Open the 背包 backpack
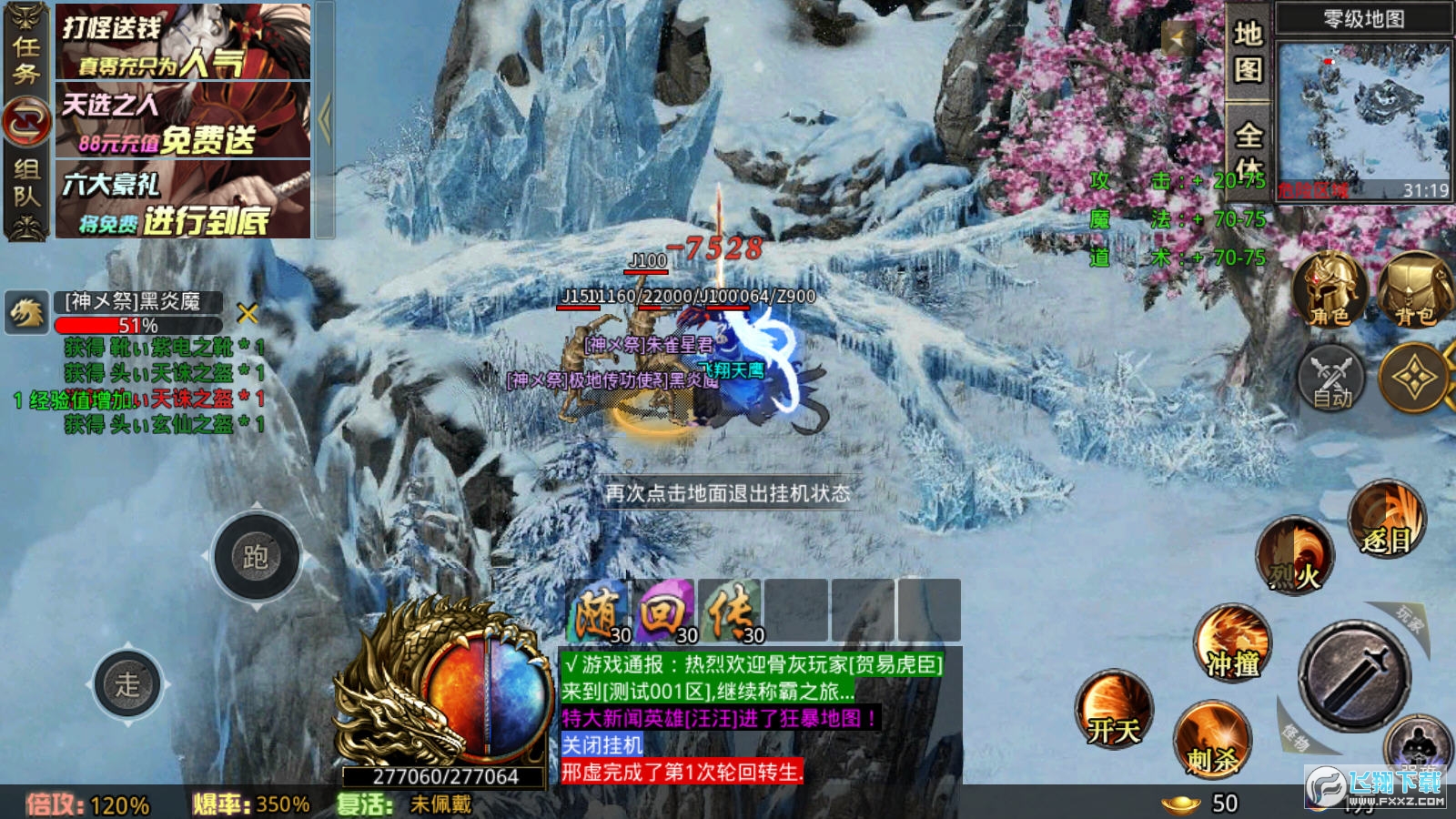 pos(1413,291)
